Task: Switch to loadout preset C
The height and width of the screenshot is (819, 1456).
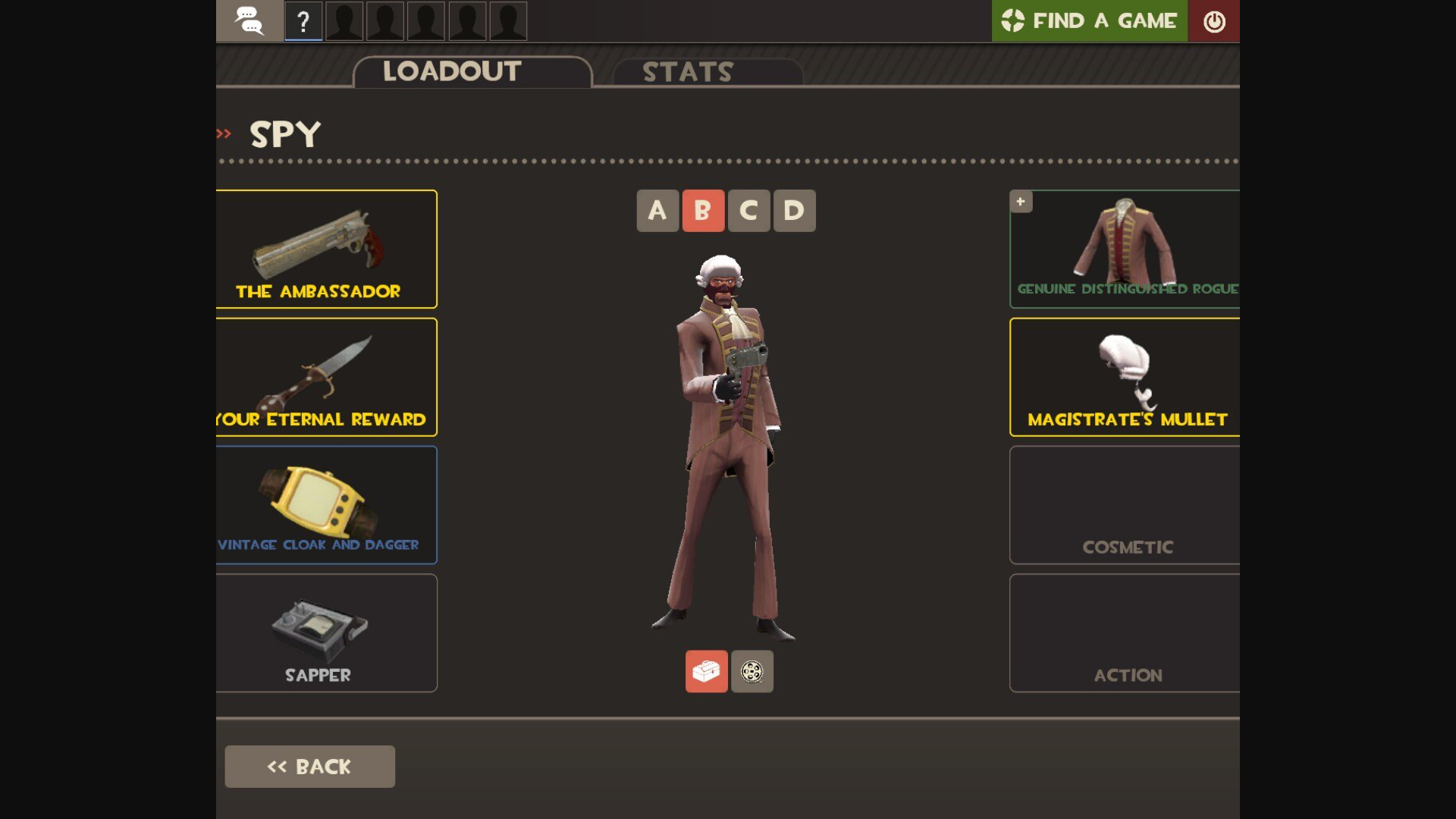Action: pyautogui.click(x=748, y=210)
